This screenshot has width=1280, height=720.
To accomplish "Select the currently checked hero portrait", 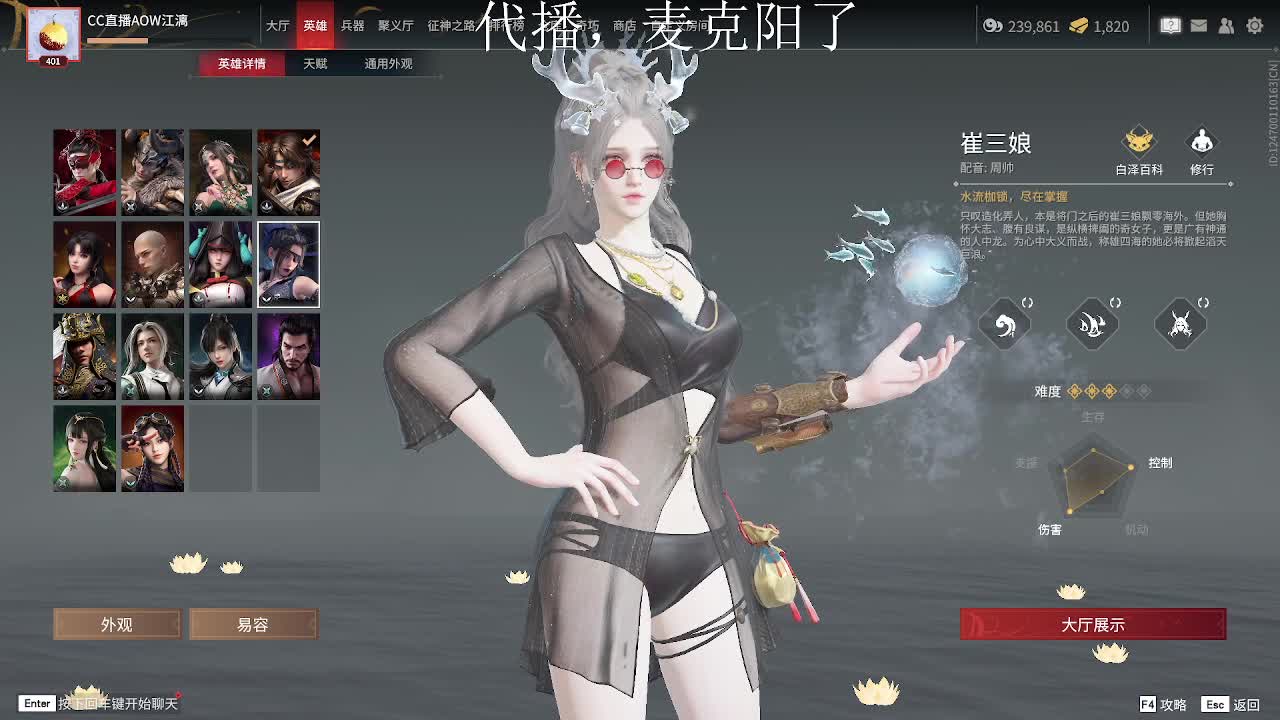I will [288, 172].
